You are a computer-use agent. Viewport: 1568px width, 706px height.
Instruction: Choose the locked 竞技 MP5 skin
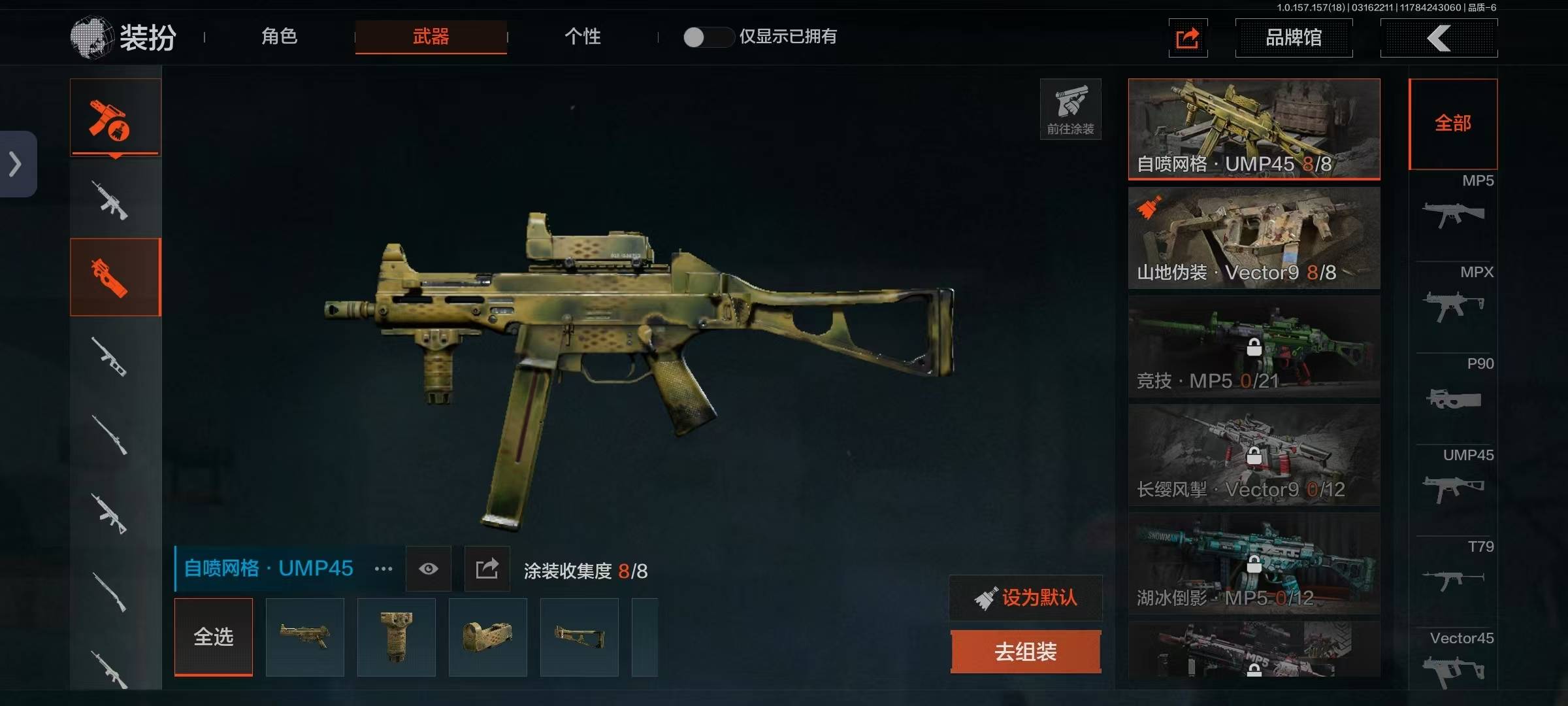click(x=1254, y=346)
